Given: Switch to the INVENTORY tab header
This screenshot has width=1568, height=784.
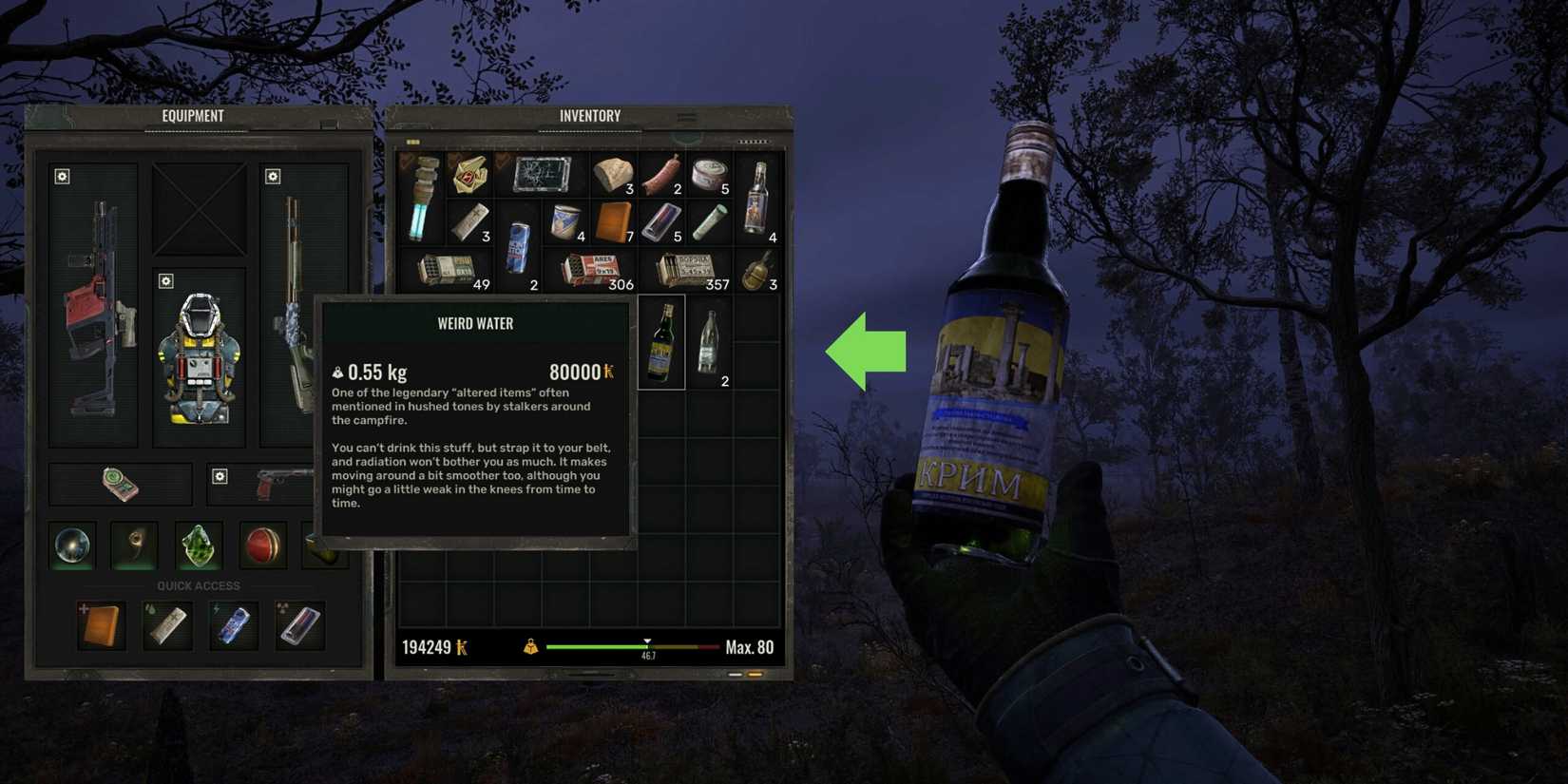Looking at the screenshot, I should tap(589, 115).
